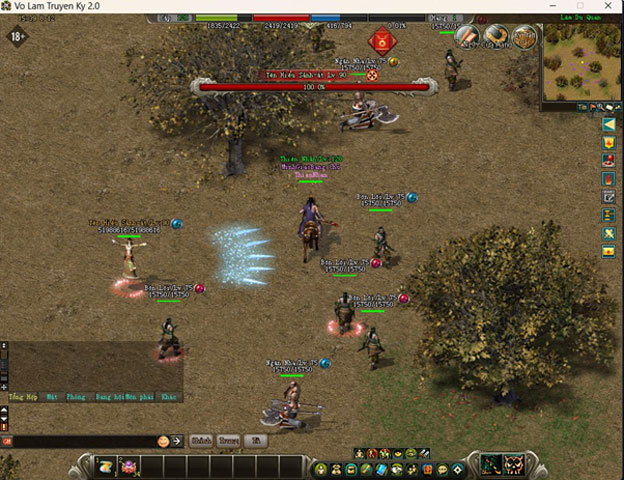Image resolution: width=624 pixels, height=480 pixels.
Task: Open the Bang hội chat tab
Action: pyautogui.click(x=107, y=396)
